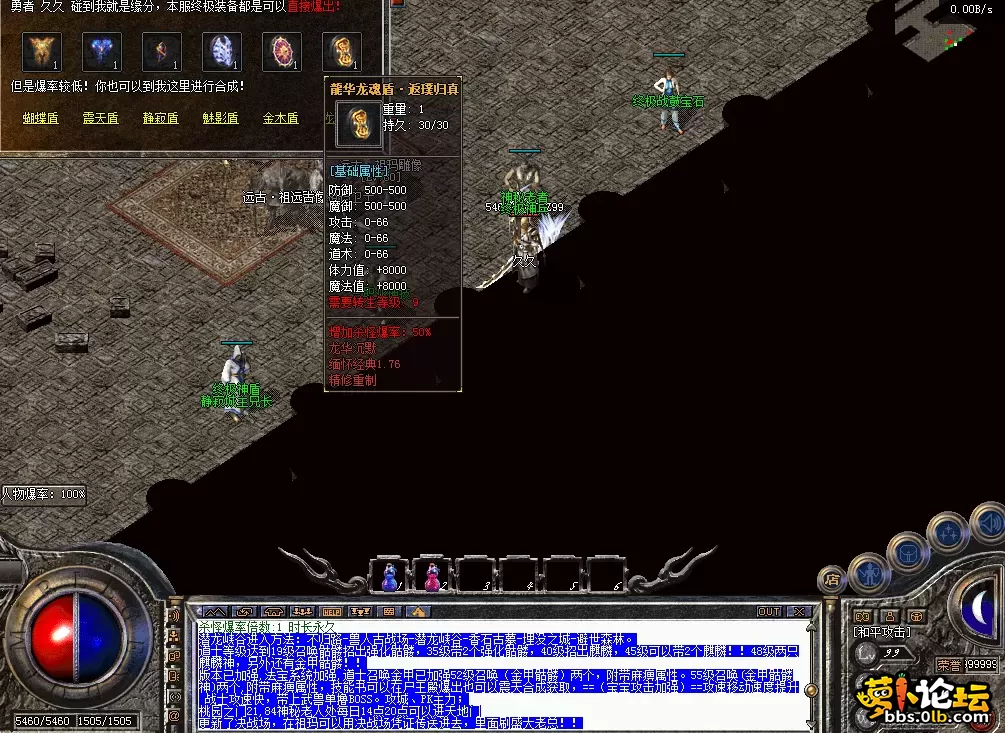1005x733 pixels.
Task: Close the game with the X button
Action: coord(798,611)
